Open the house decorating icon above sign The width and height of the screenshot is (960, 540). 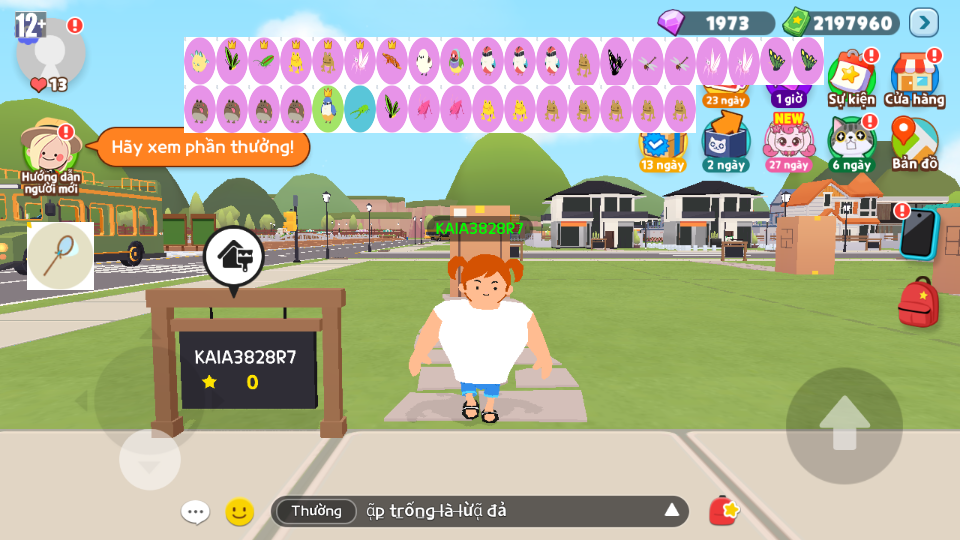pyautogui.click(x=233, y=259)
